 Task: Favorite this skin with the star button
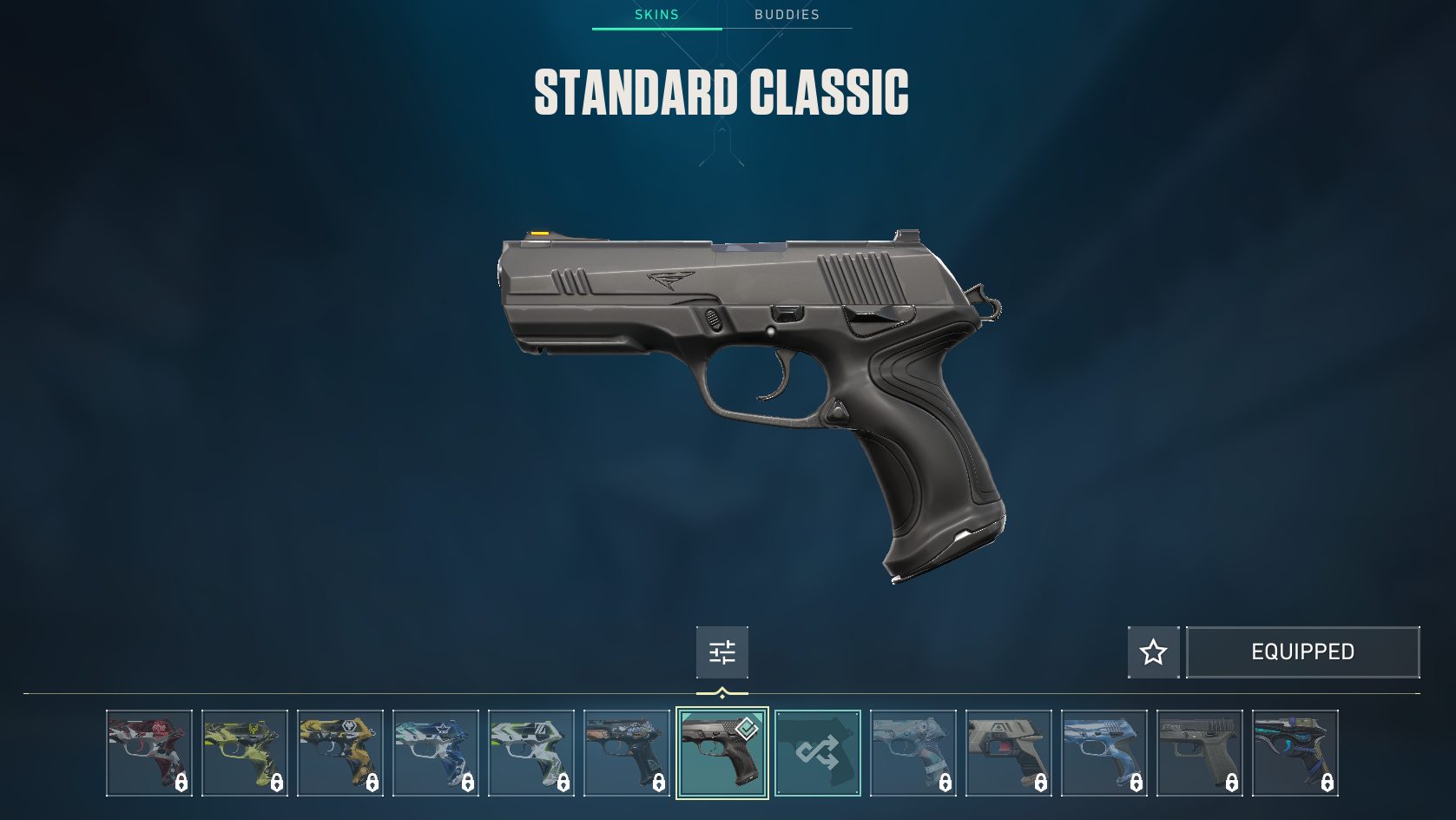[1153, 651]
